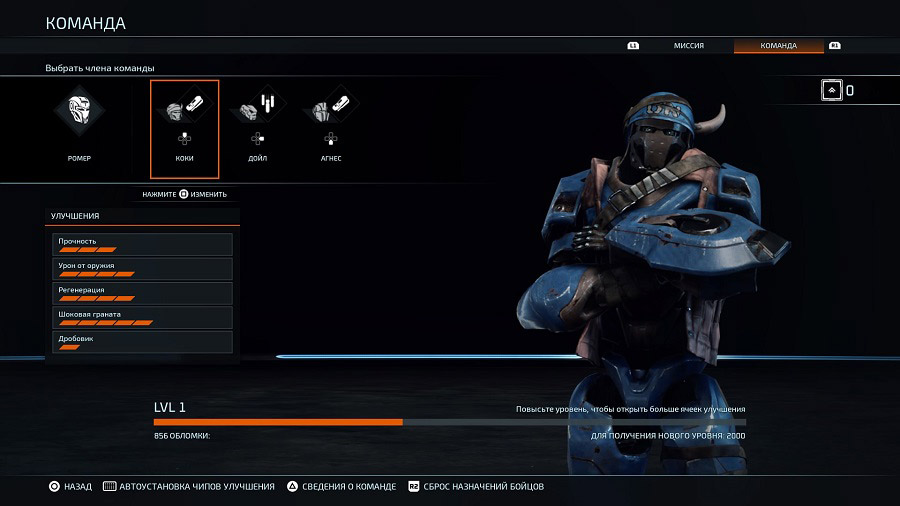Pick team member Агнес
Image resolution: width=900 pixels, height=506 pixels.
[331, 126]
